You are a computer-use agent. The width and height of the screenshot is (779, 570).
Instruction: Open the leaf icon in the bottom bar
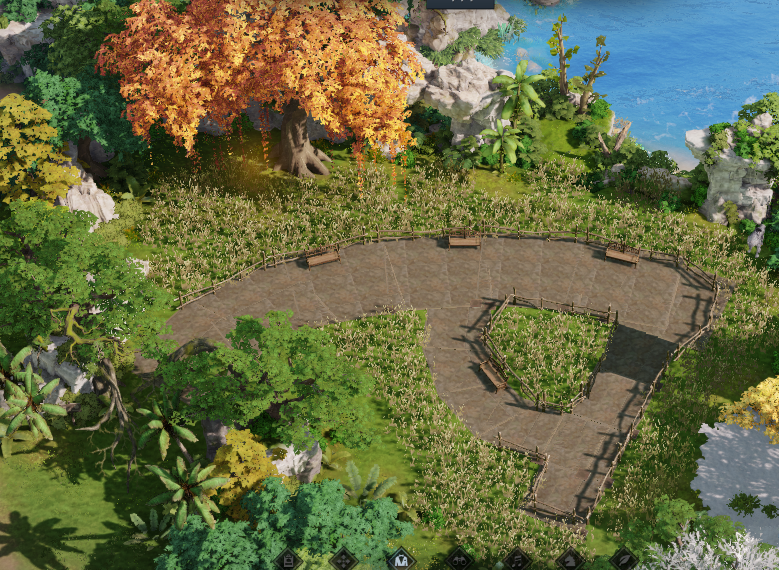[x=624, y=561]
